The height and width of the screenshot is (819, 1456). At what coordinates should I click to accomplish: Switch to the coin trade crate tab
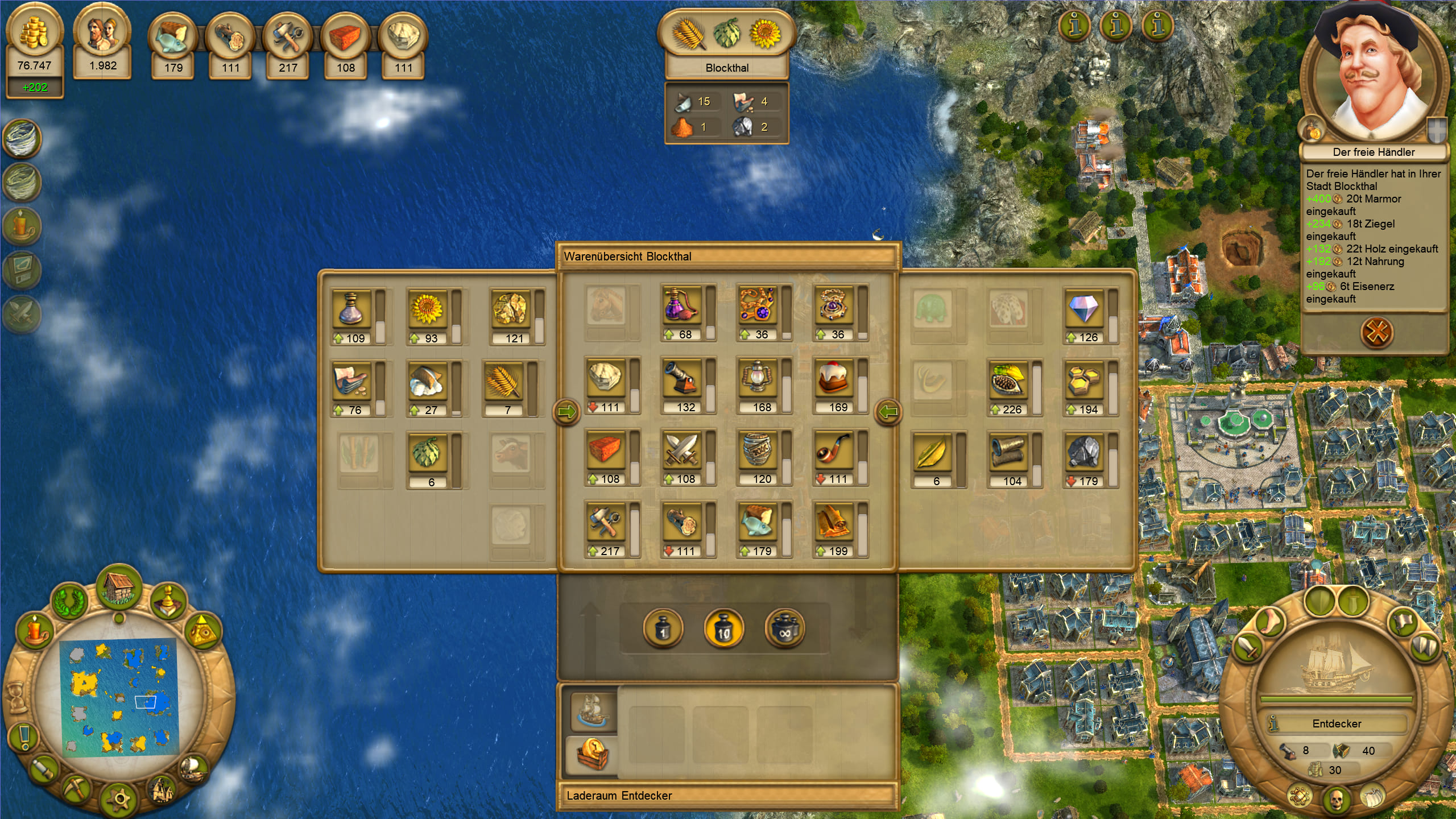pos(593,753)
